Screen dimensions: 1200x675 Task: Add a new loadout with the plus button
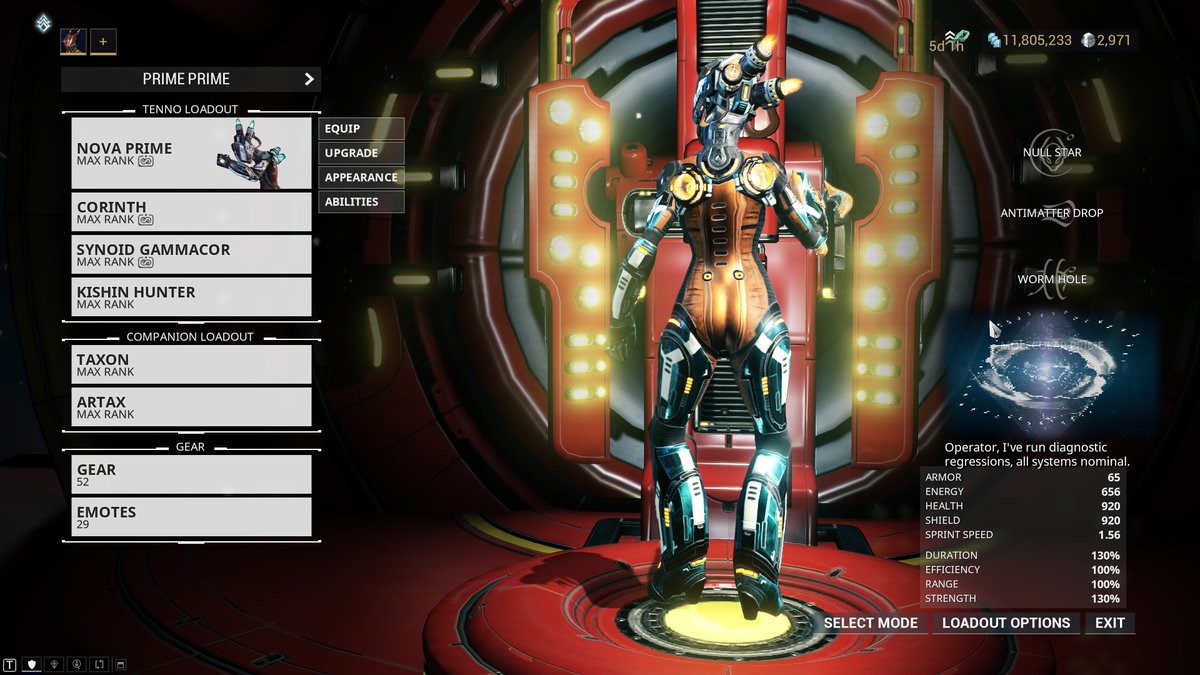103,41
